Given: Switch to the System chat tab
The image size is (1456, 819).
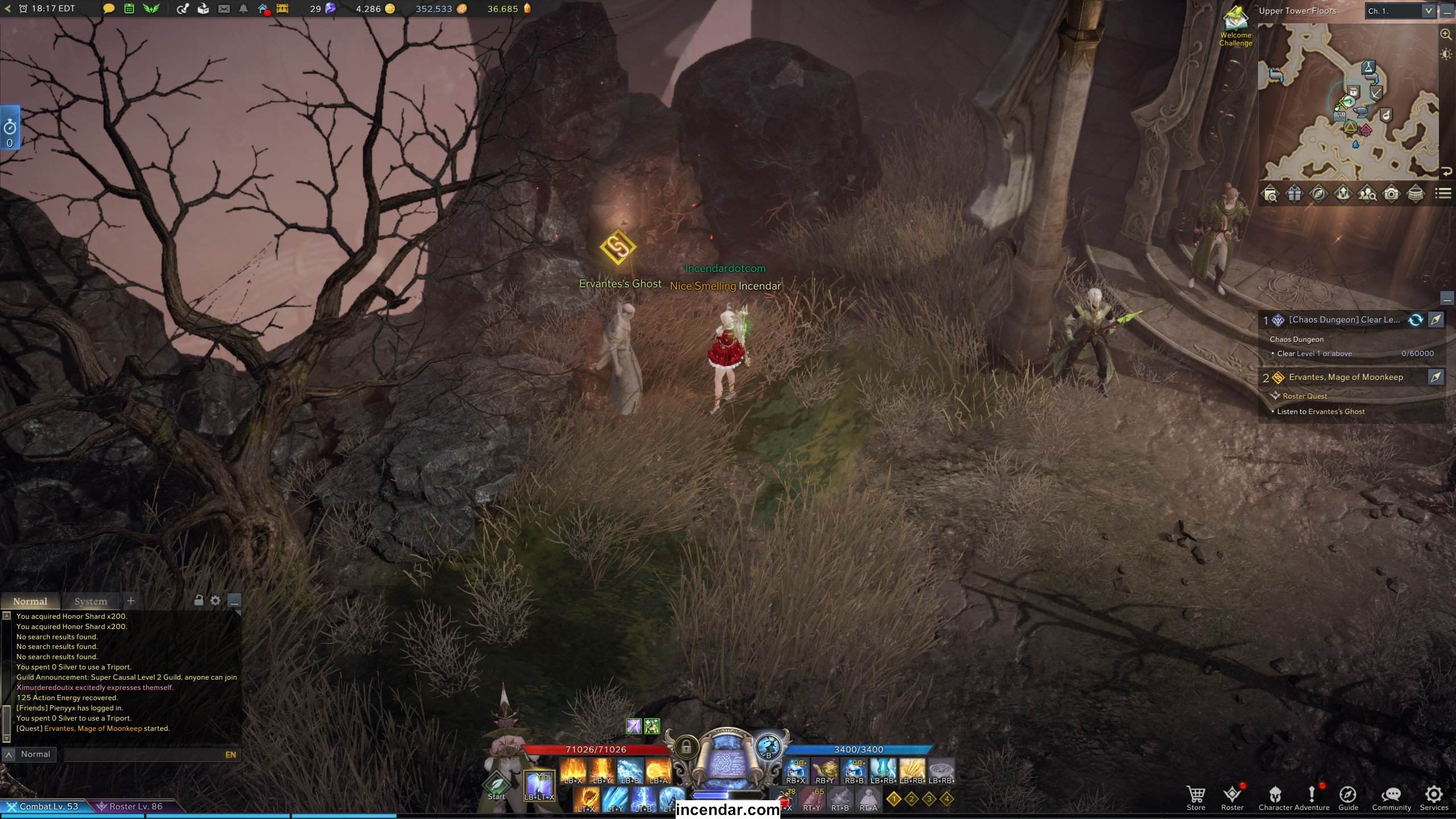Looking at the screenshot, I should (x=90, y=601).
